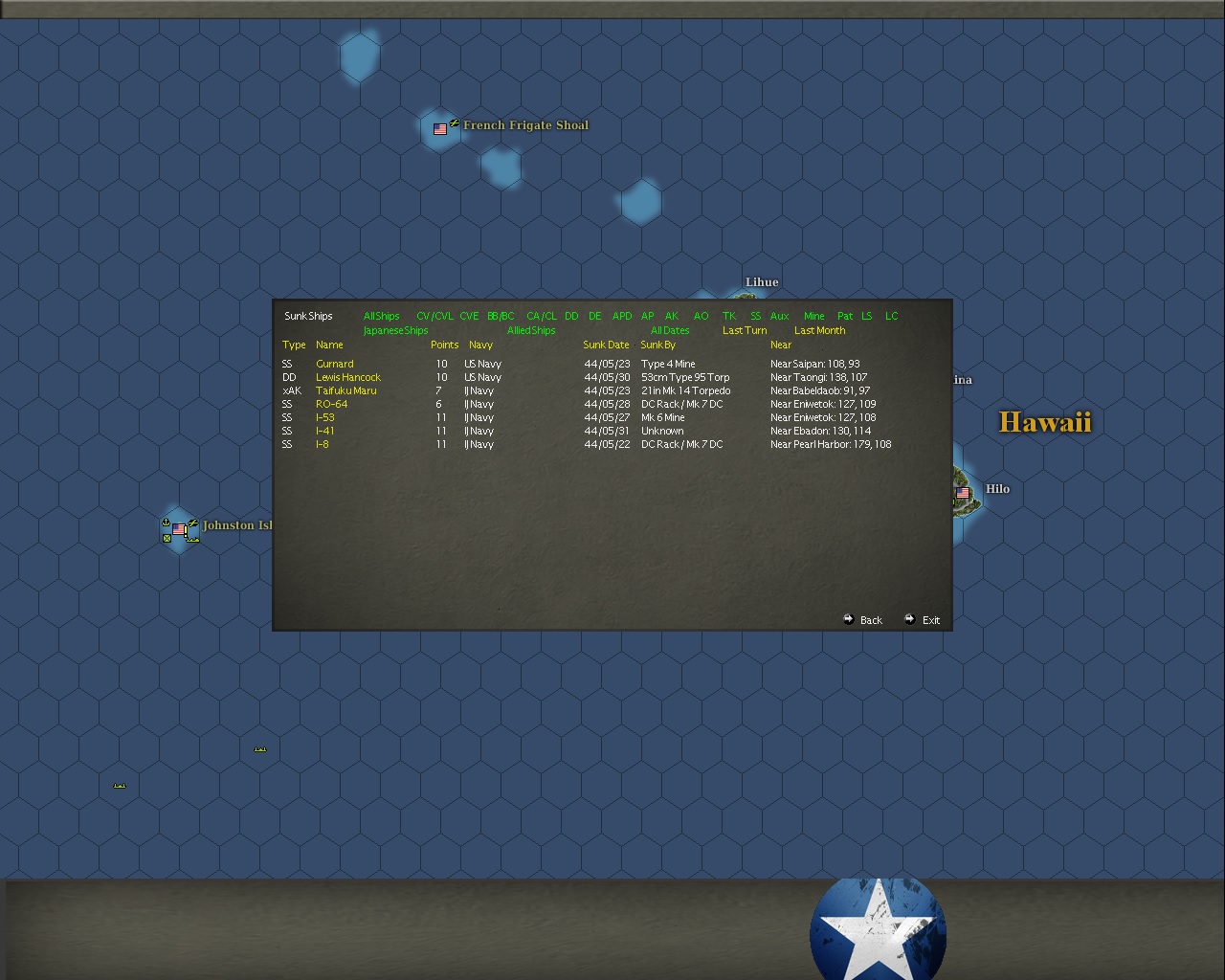Toggle the Allied Ships filter
Viewport: 1225px width, 980px height.
pos(532,330)
